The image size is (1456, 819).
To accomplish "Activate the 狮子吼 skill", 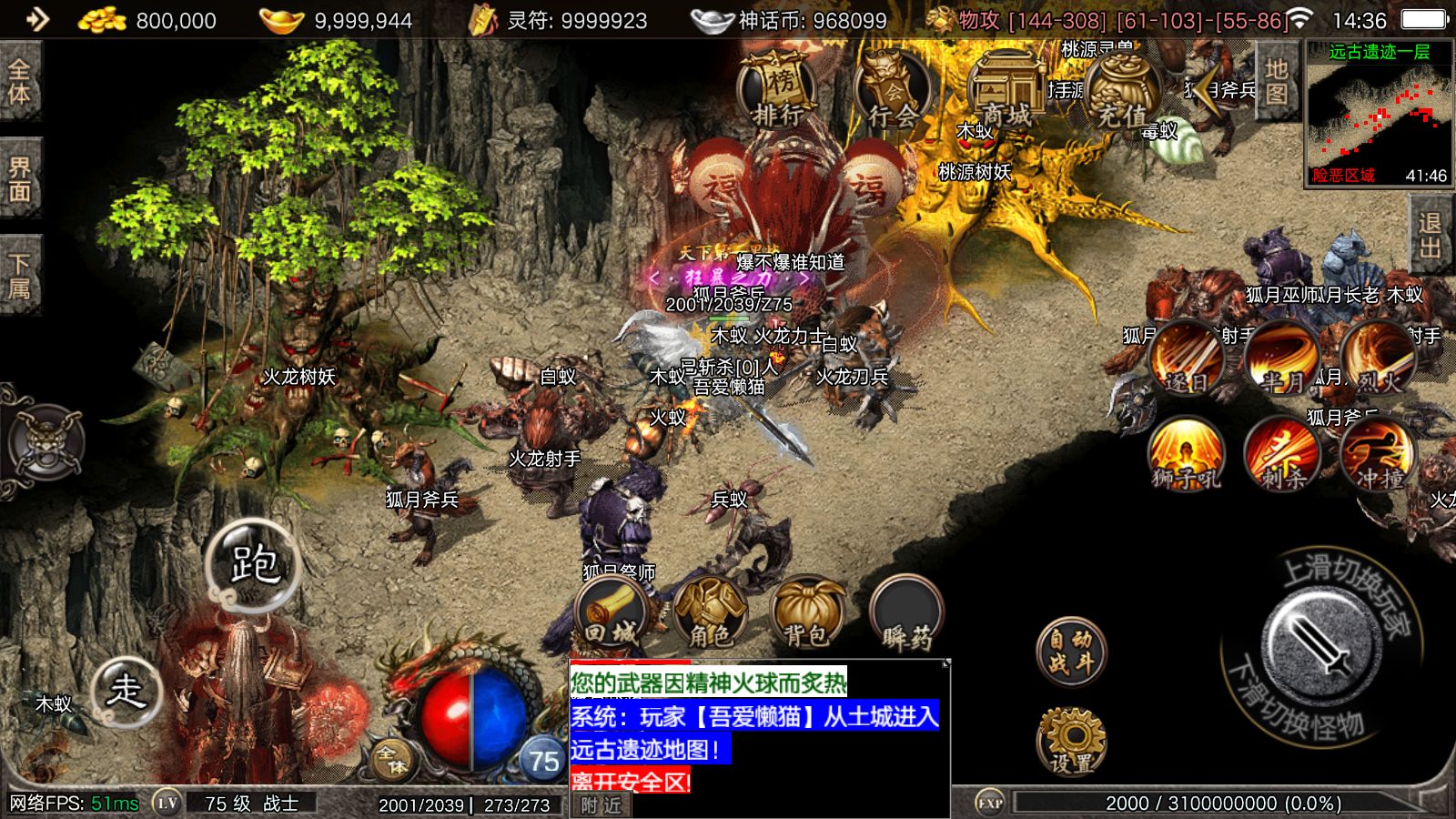I will click(1187, 453).
